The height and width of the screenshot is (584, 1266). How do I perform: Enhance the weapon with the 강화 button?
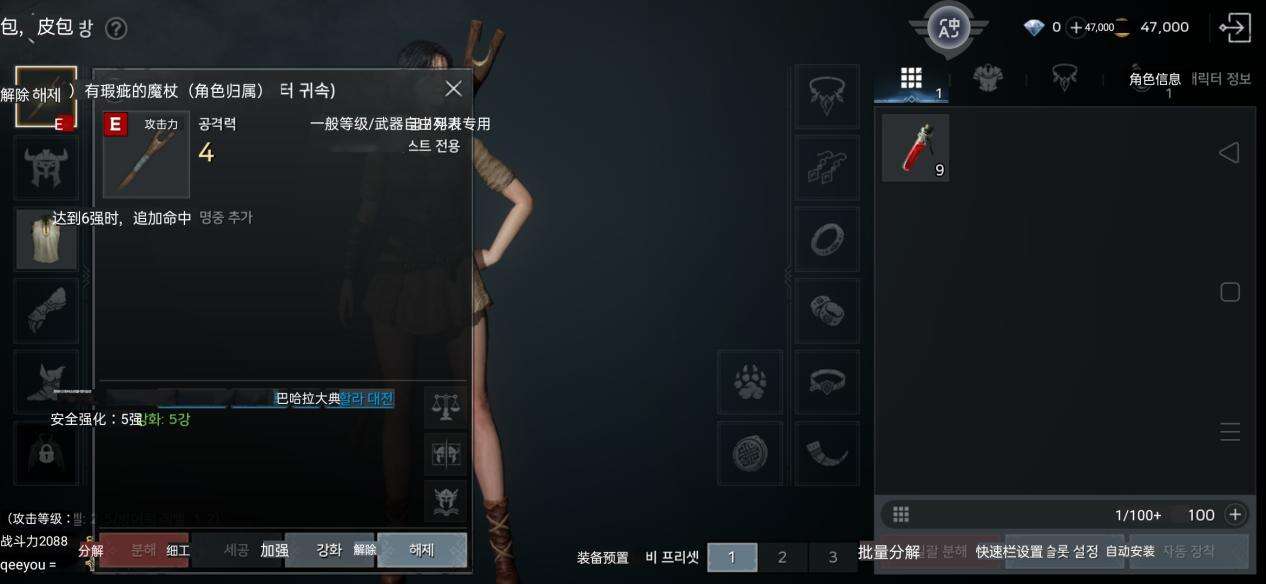(329, 550)
